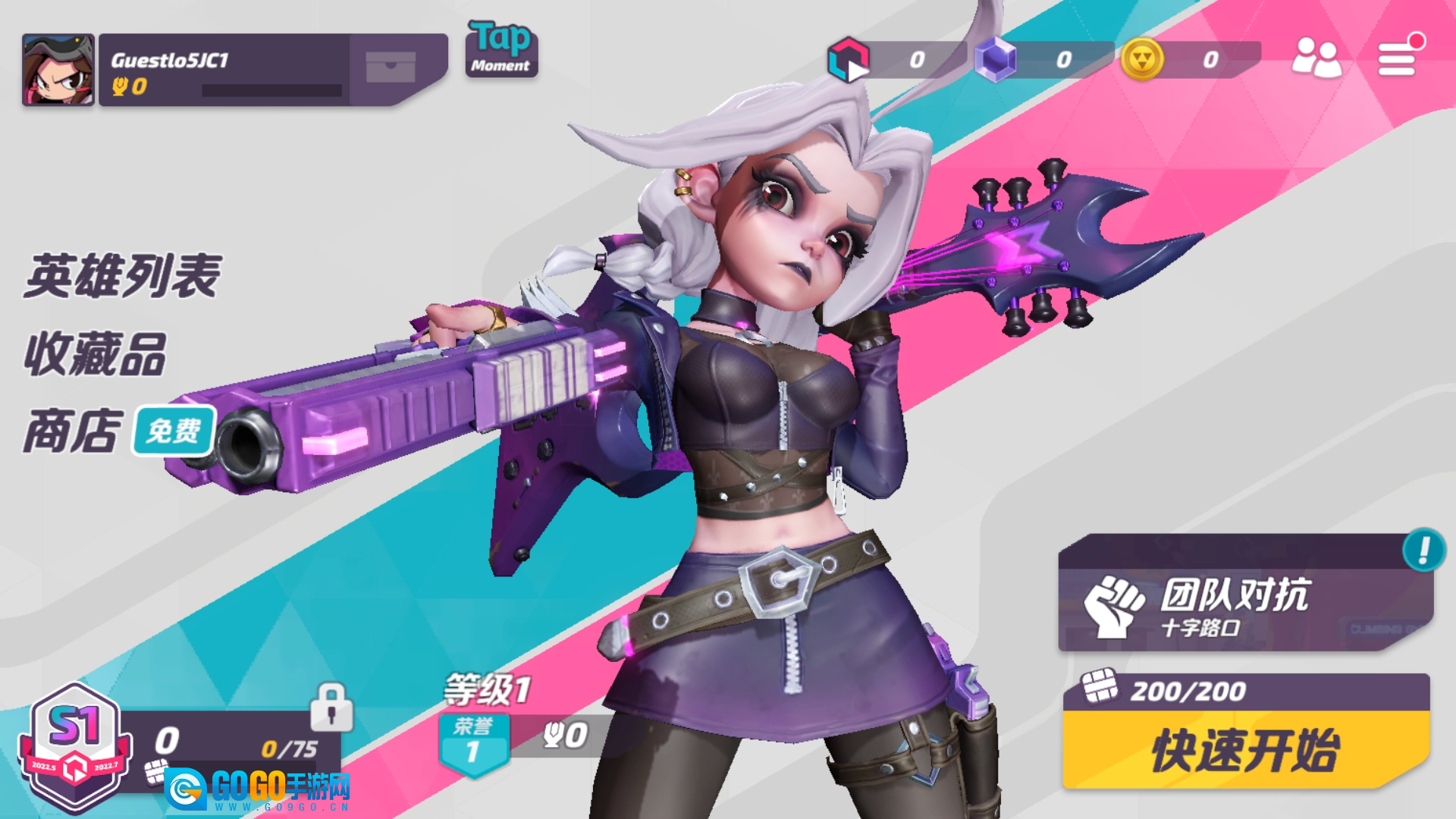
Task: Start a match with 快速开始
Action: pos(1245,751)
